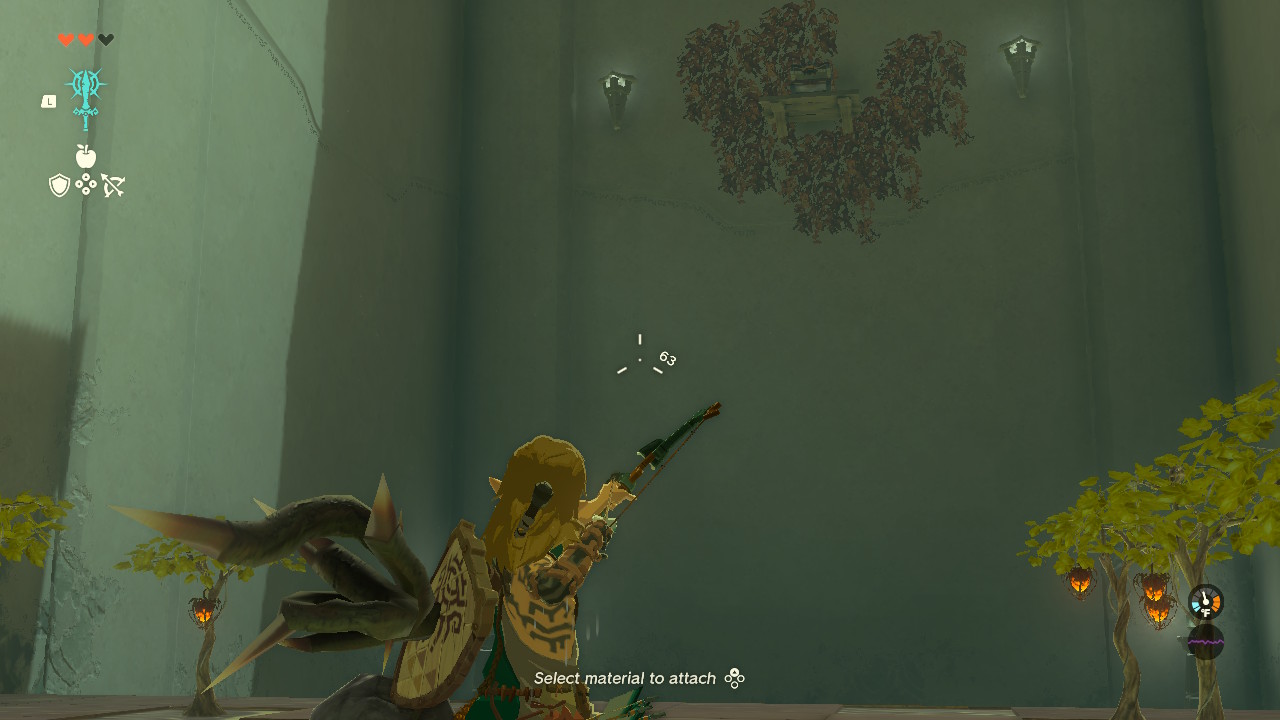The width and height of the screenshot is (1280, 720).
Task: Click the D-pad glyph next to attach prompt
Action: coord(736,678)
